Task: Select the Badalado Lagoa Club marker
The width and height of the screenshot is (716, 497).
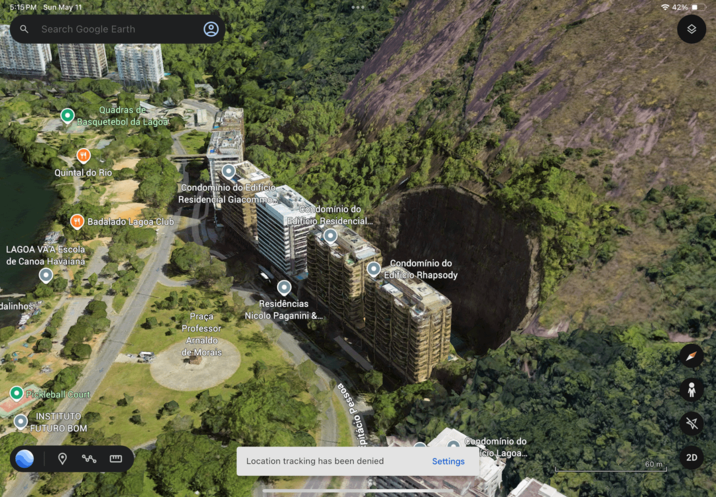Action: tap(77, 221)
